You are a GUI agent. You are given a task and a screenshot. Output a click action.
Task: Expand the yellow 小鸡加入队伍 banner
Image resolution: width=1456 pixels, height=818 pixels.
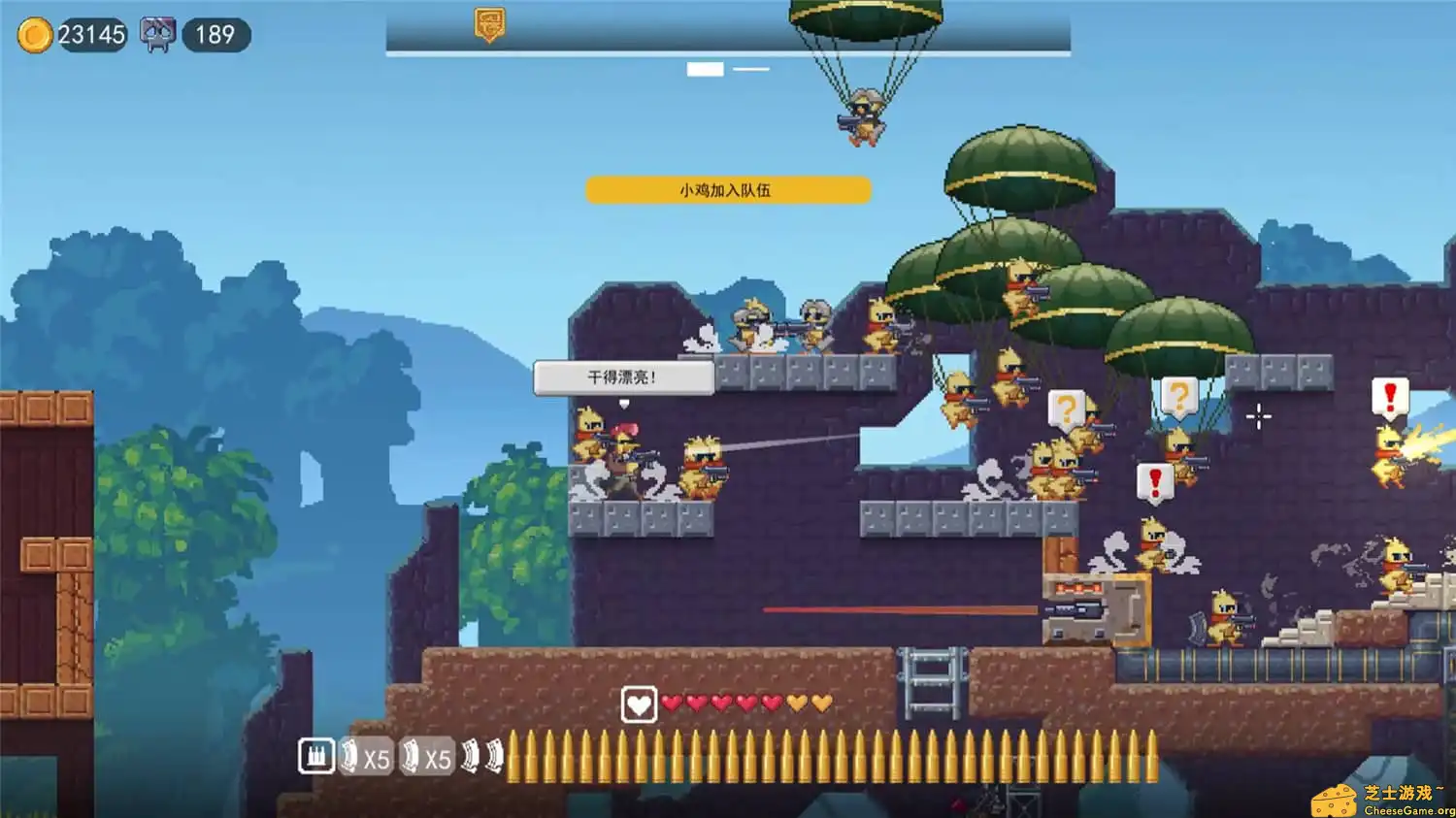click(x=727, y=190)
